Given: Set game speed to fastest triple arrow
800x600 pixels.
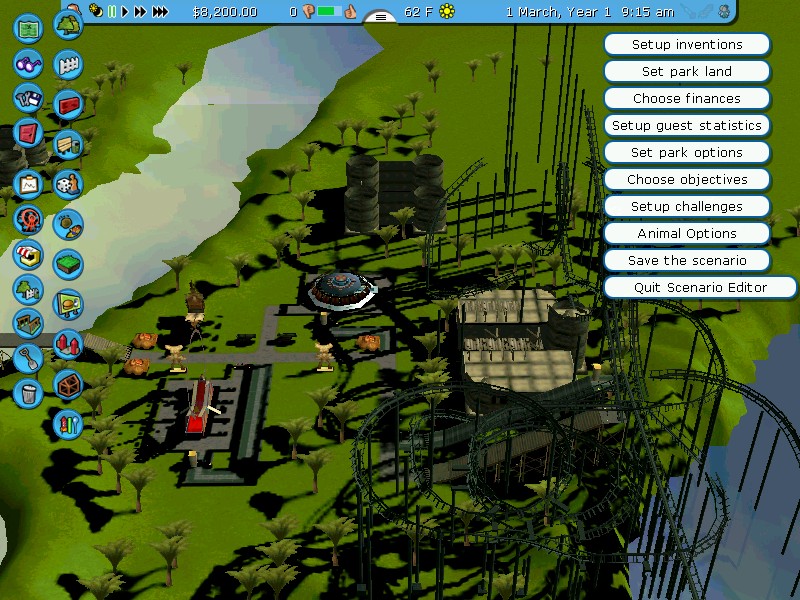Looking at the screenshot, I should pyautogui.click(x=161, y=12).
